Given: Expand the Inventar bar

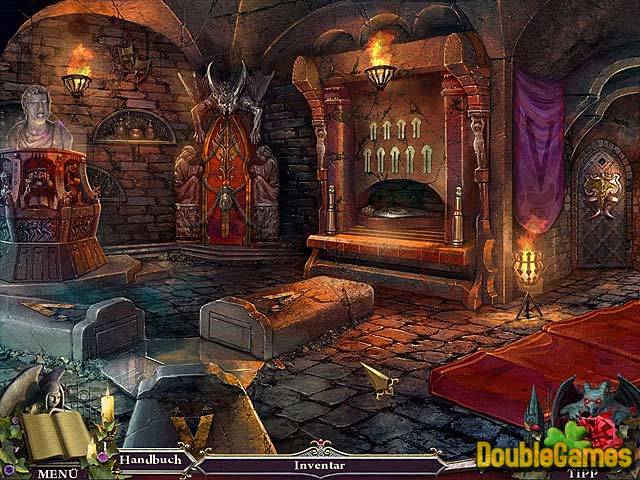Looking at the screenshot, I should tap(319, 465).
